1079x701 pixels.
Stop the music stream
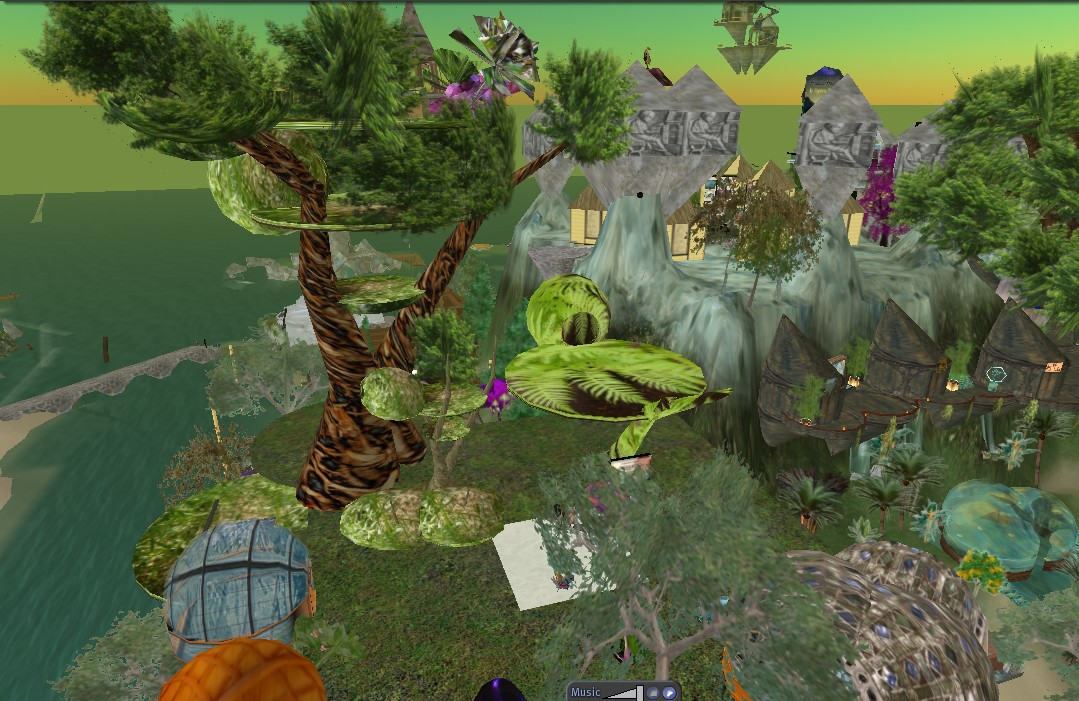tap(653, 692)
